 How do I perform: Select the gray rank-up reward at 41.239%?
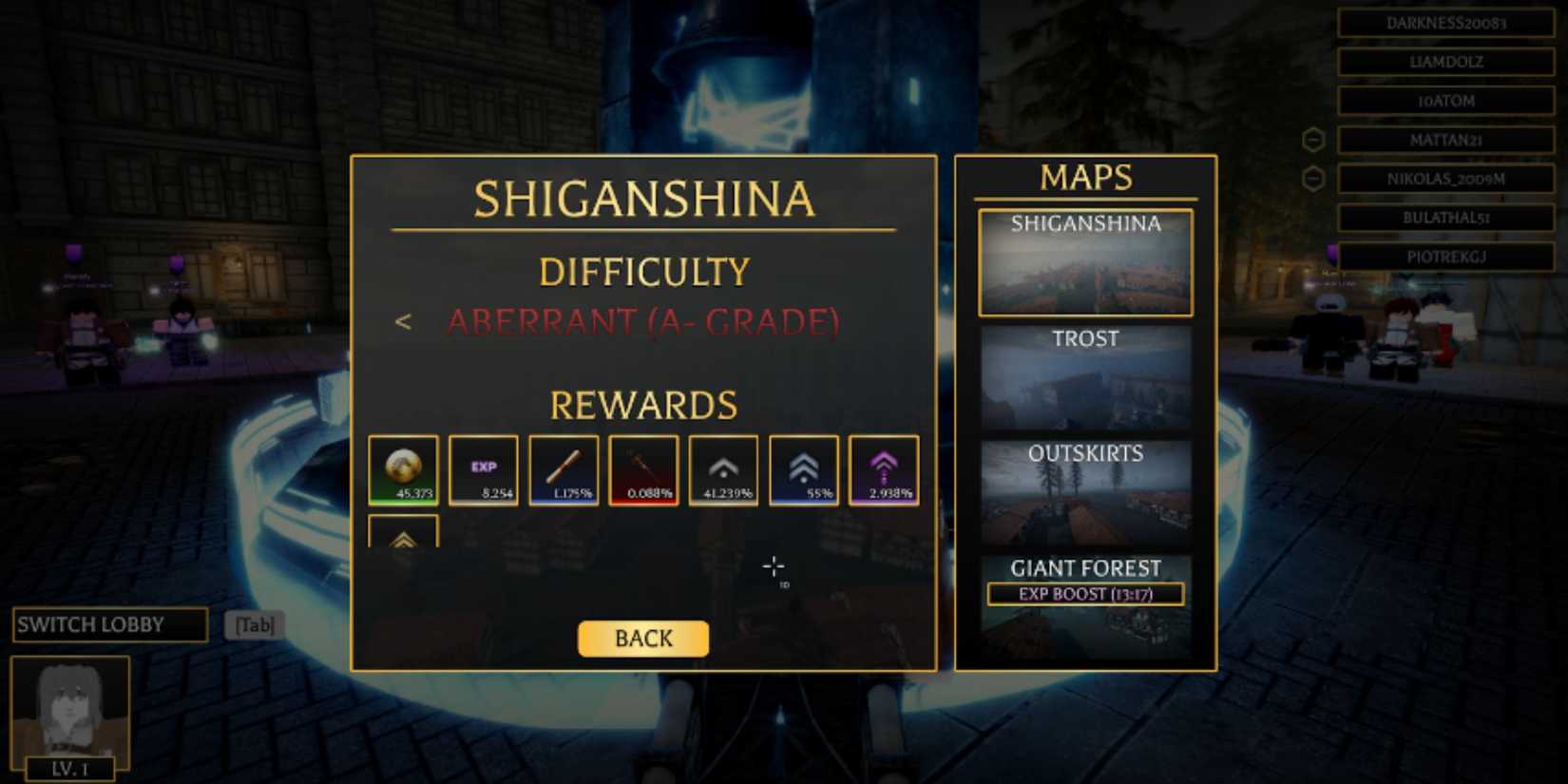click(x=724, y=469)
